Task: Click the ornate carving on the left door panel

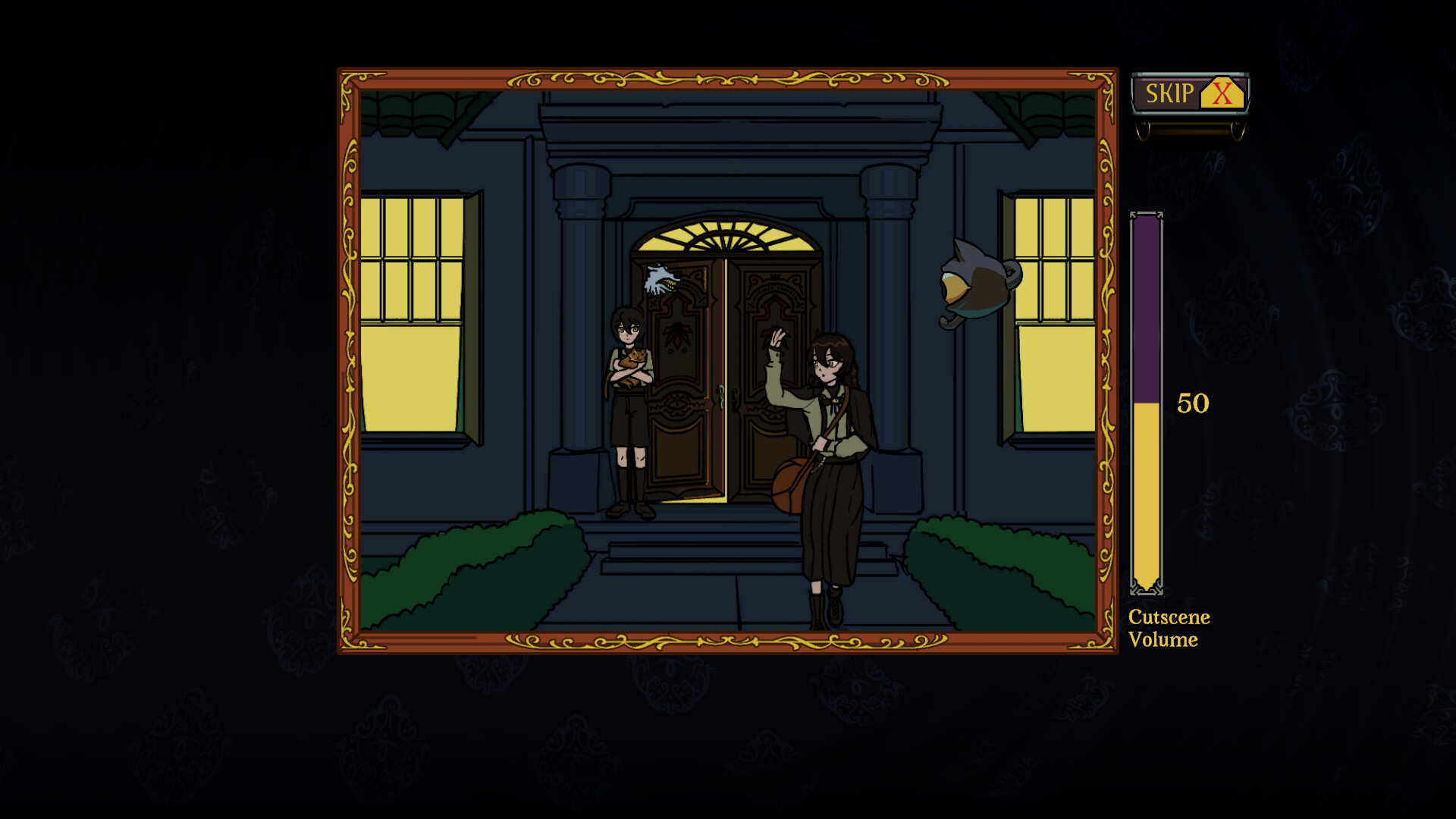Action: pyautogui.click(x=679, y=334)
